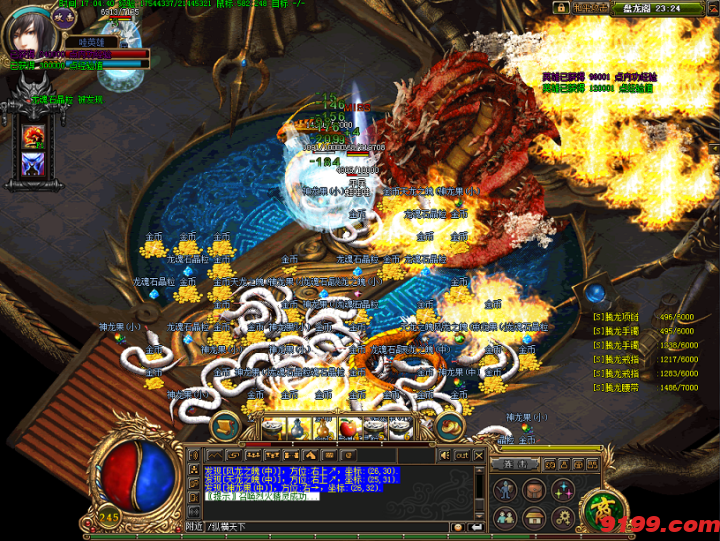This screenshot has width=720, height=541.
Task: Type in the chat input field
Action: point(330,526)
